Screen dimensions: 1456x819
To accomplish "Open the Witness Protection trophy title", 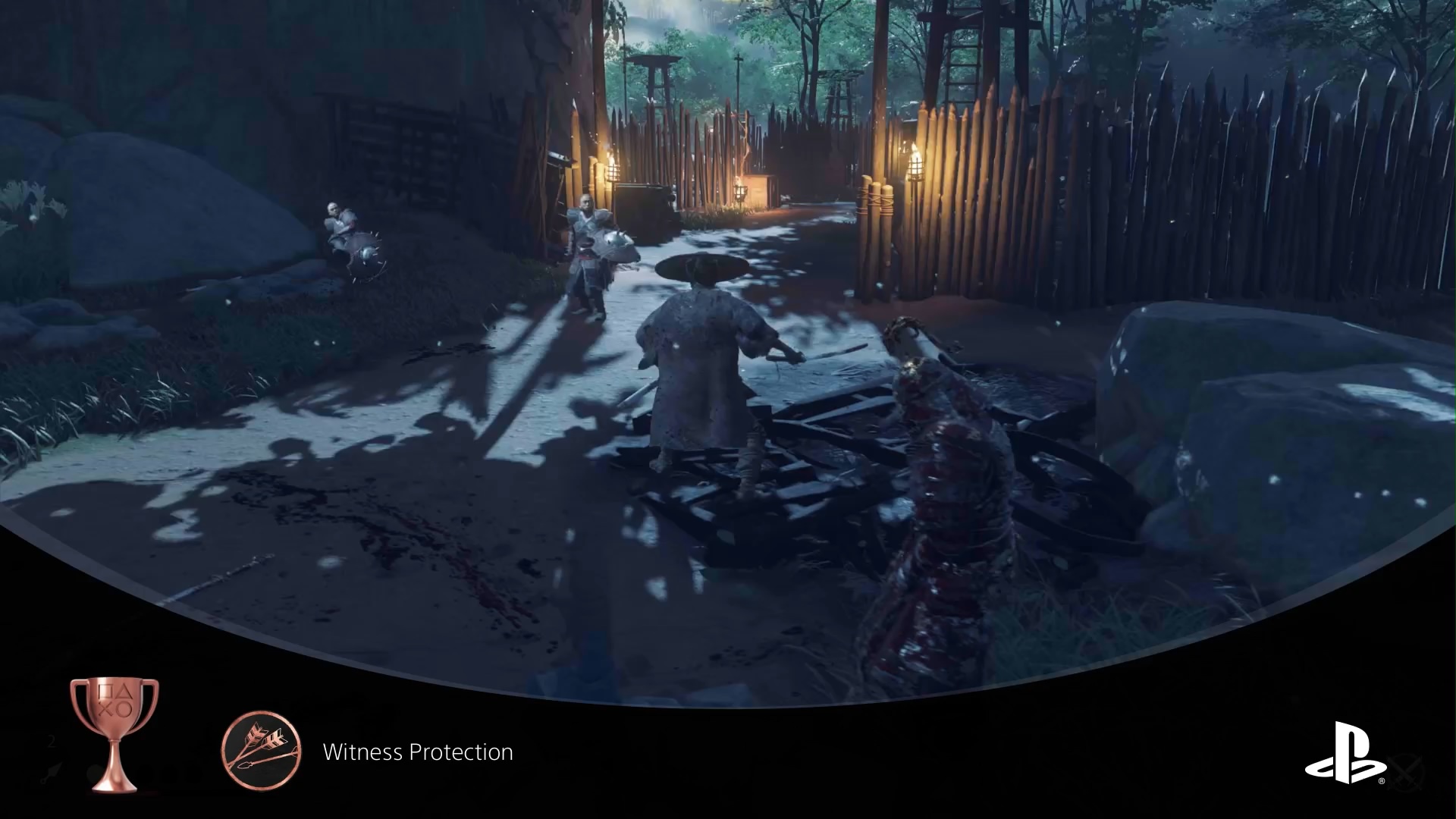I will tap(418, 752).
